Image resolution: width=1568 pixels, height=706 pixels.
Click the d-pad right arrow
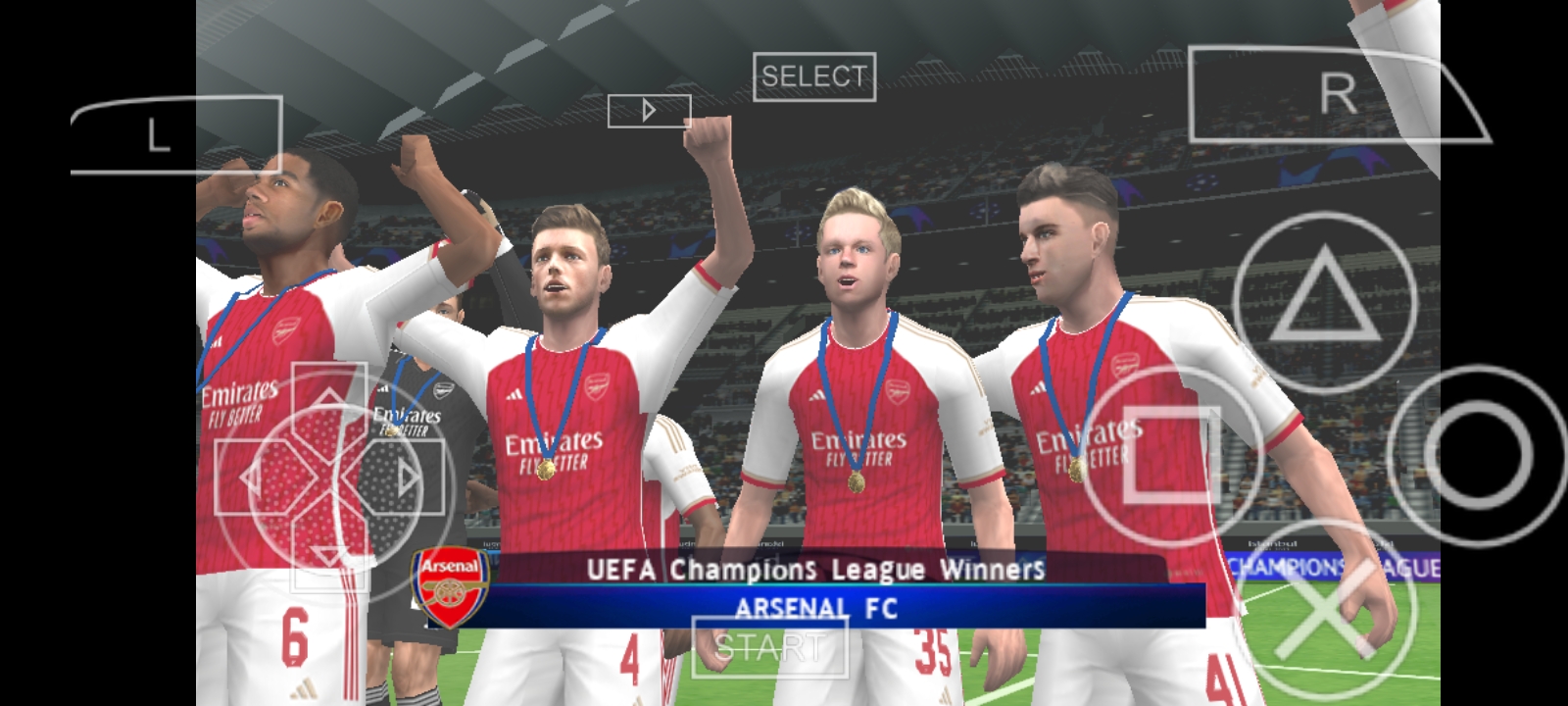pyautogui.click(x=407, y=479)
